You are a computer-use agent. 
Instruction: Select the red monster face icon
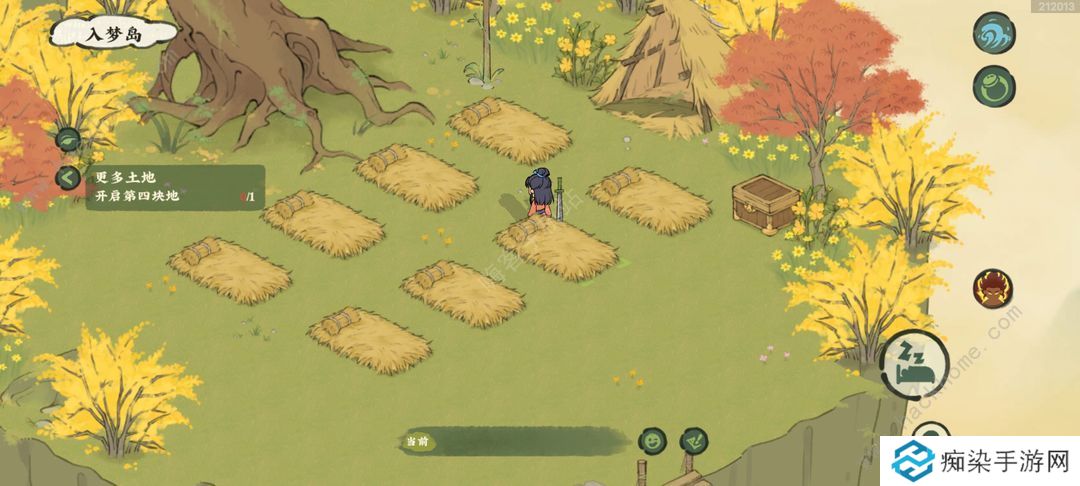993,288
